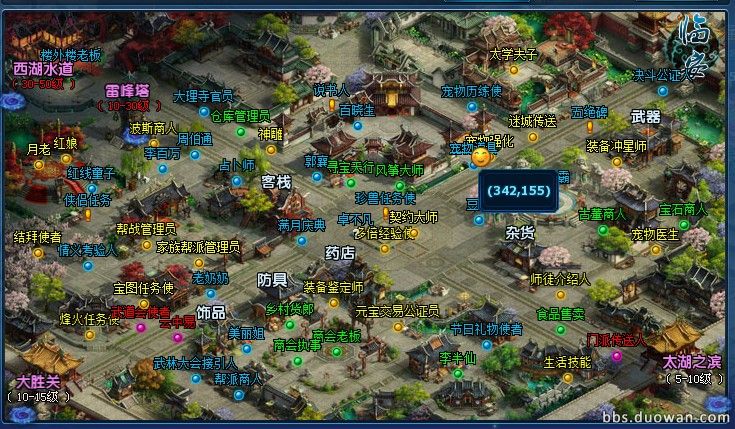
Task: Click the 武器 weapon shop label
Action: click(x=646, y=117)
